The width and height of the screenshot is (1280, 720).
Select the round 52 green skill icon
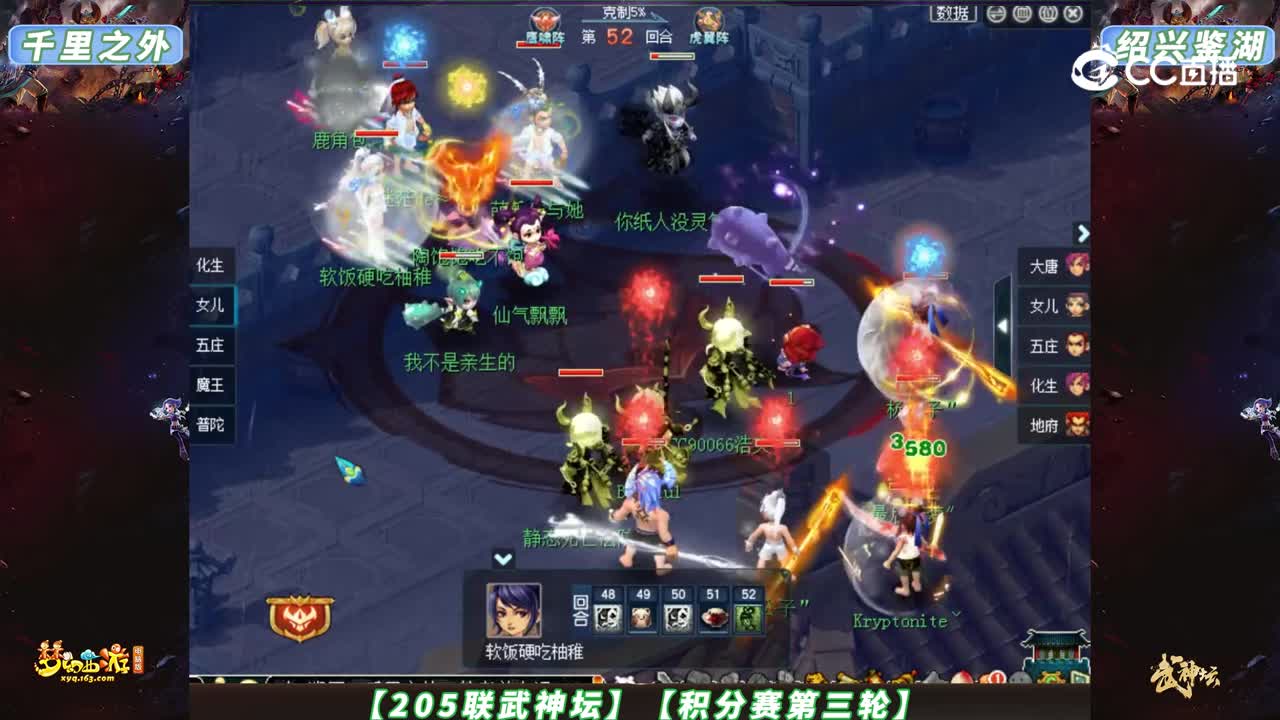(748, 616)
